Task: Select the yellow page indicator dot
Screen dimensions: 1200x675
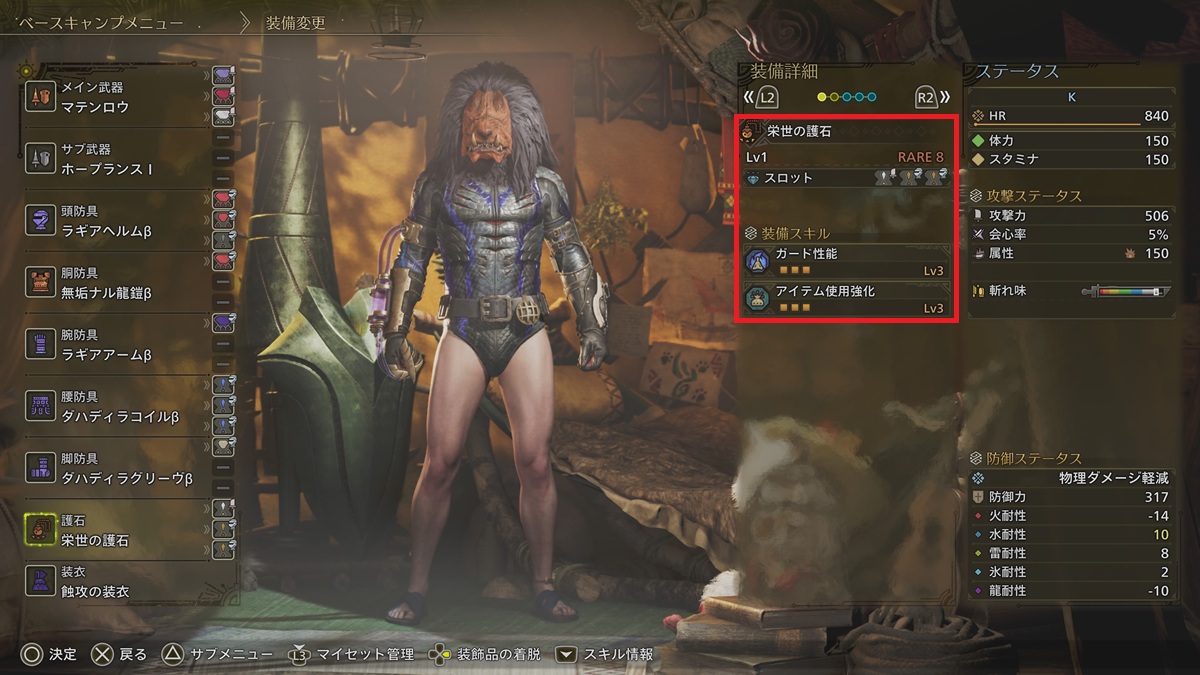Action: coord(823,97)
